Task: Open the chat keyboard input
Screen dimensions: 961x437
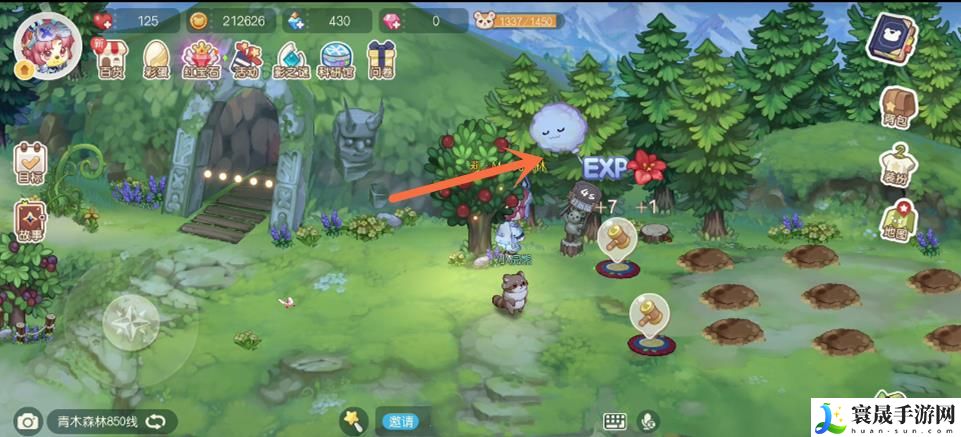Action: tap(614, 422)
